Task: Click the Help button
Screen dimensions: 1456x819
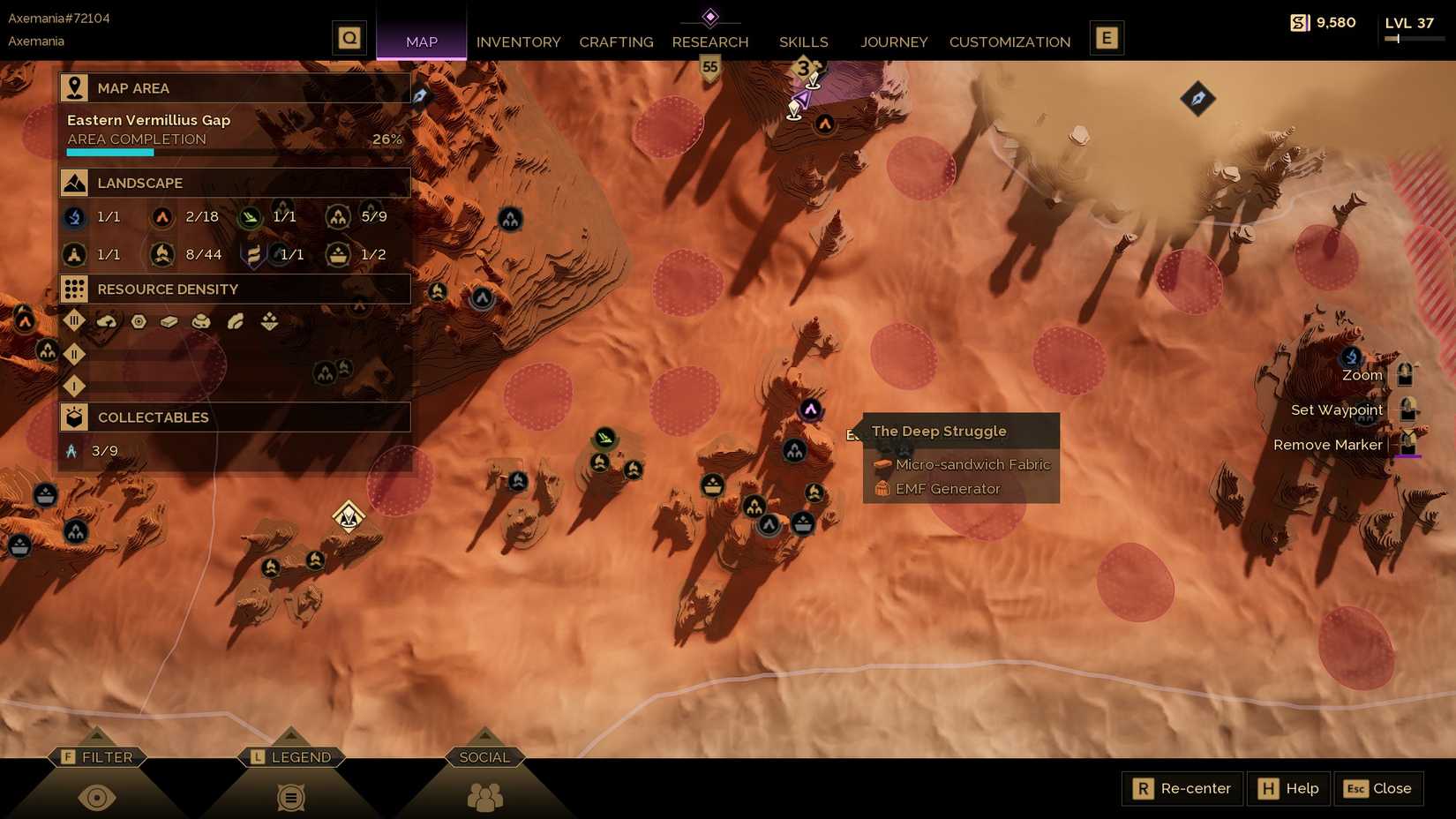Action: pyautogui.click(x=1288, y=788)
